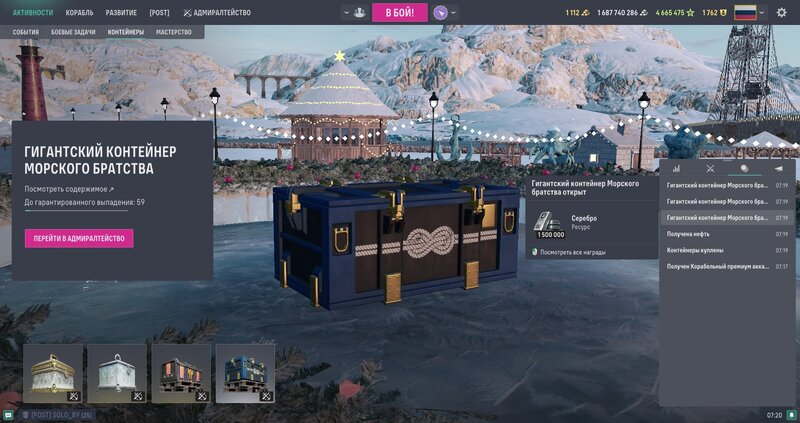Open the «Корабль» menu
The image size is (800, 423).
(x=79, y=13)
